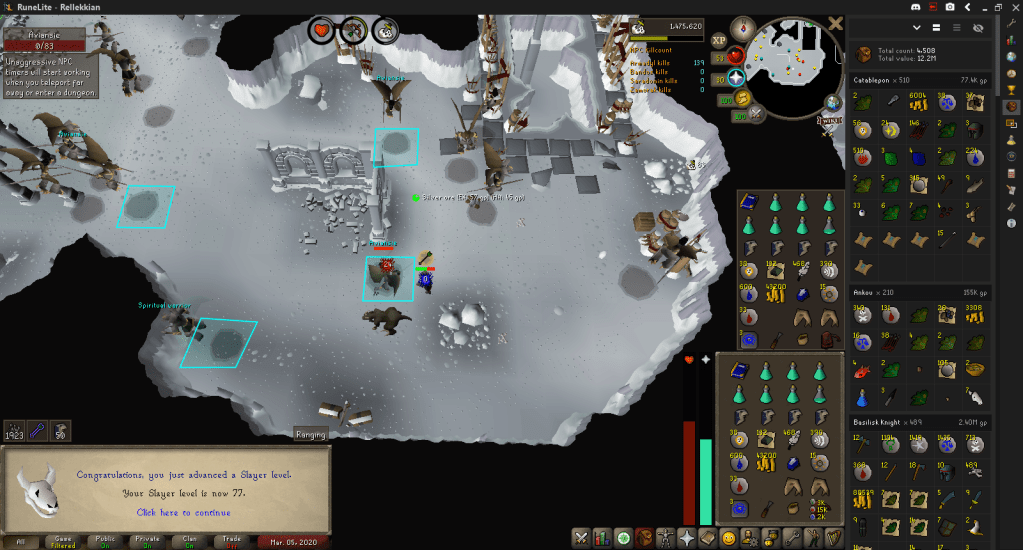Open the special attack orb

pyautogui.click(x=756, y=115)
